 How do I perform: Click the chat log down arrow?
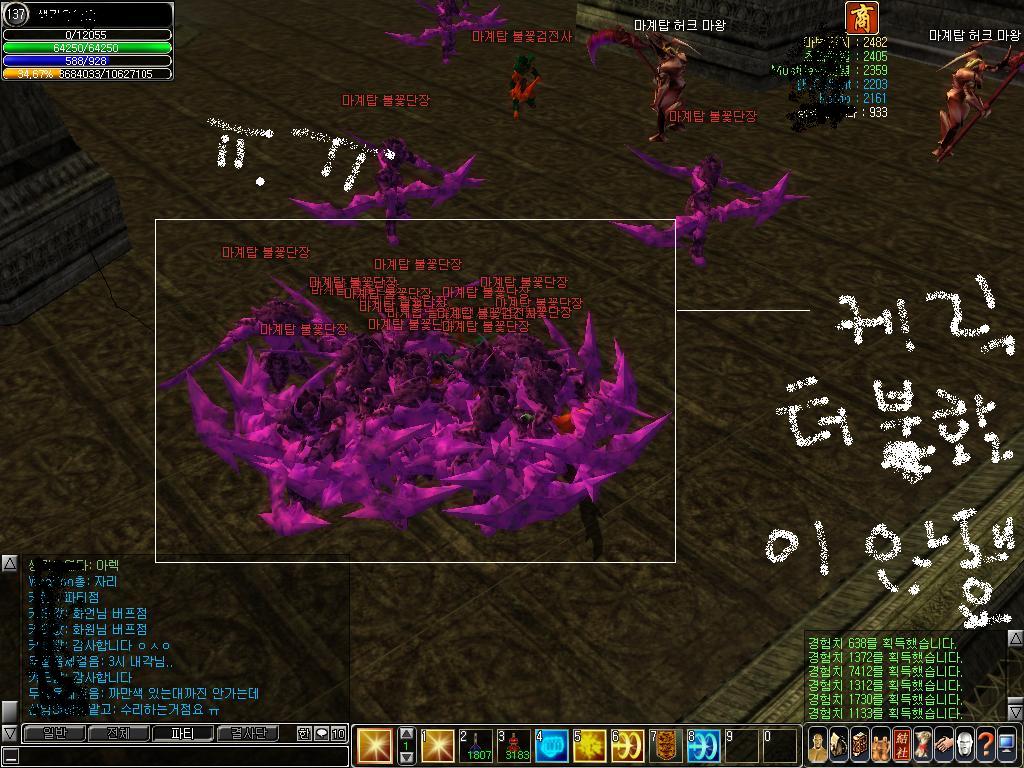9,733
